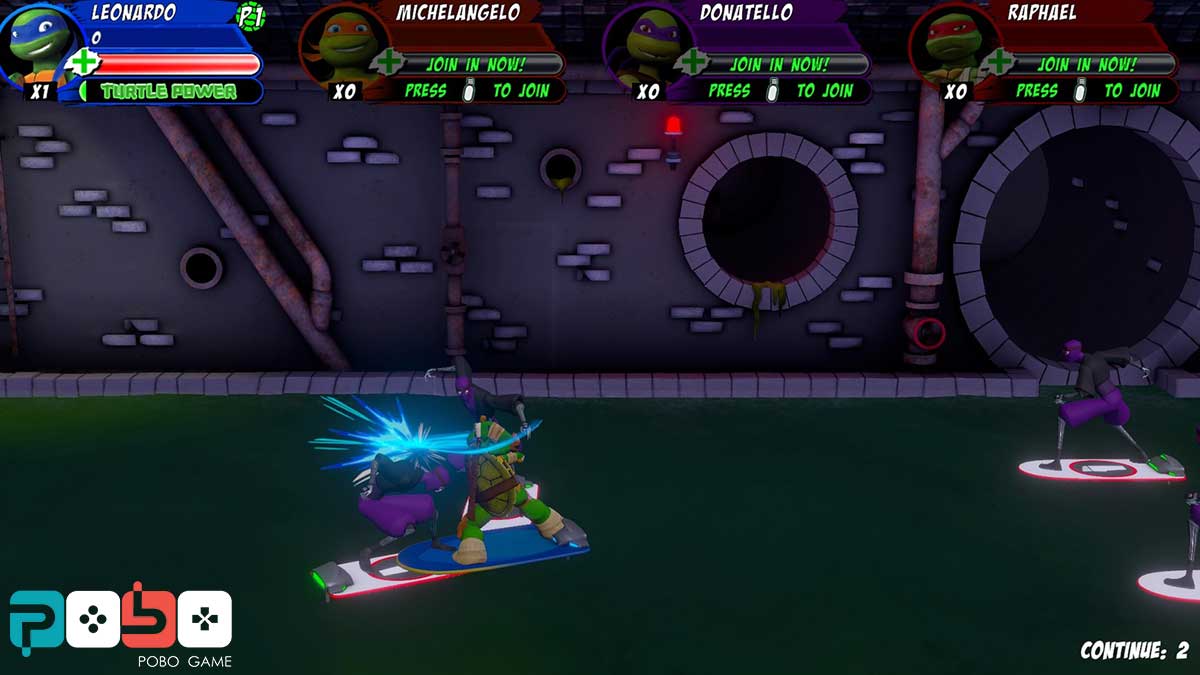Select Raphael's Join In Now banner
Screen dimensions: 1200x675
(x=1087, y=64)
